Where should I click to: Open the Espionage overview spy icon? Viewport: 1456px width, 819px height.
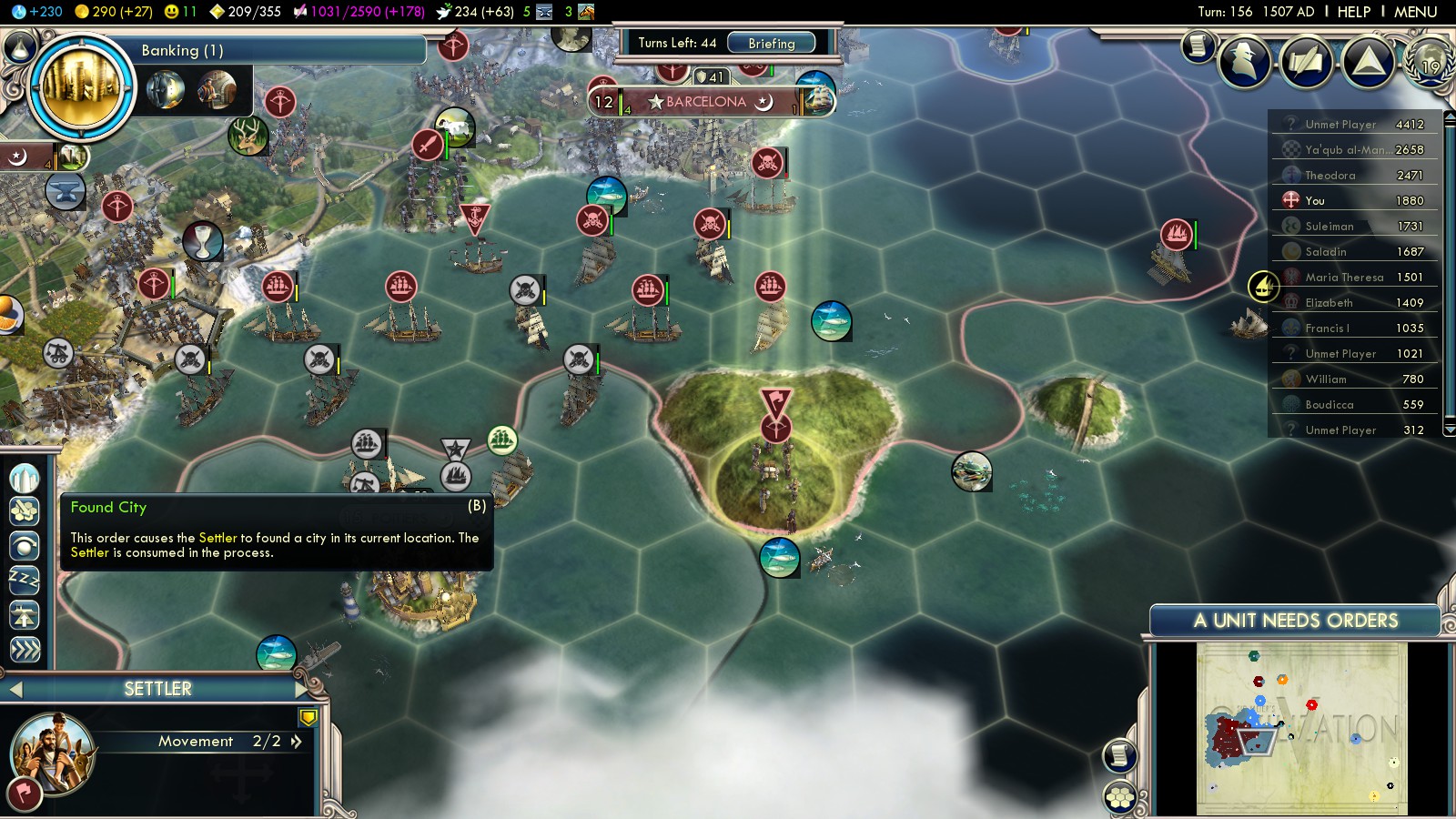(x=1244, y=61)
